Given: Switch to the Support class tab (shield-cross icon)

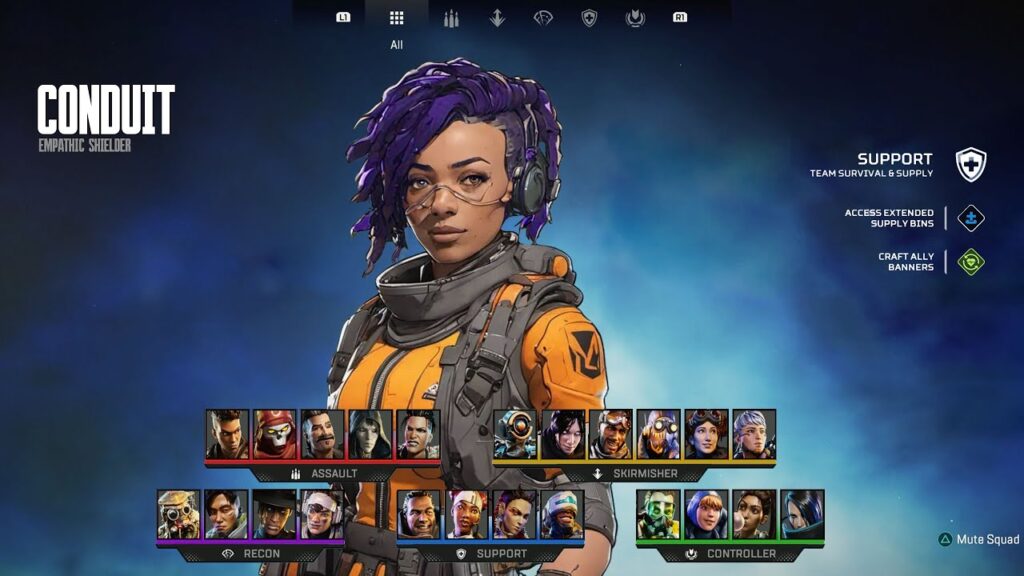Looking at the screenshot, I should point(589,18).
